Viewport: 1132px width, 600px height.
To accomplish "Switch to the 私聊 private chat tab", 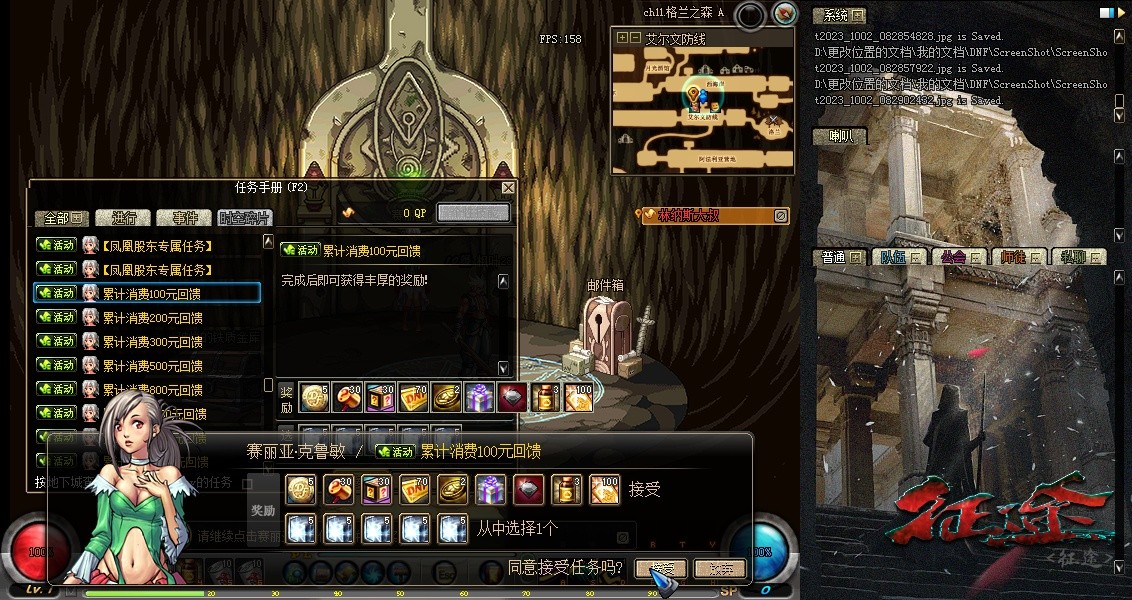I will pyautogui.click(x=1078, y=257).
